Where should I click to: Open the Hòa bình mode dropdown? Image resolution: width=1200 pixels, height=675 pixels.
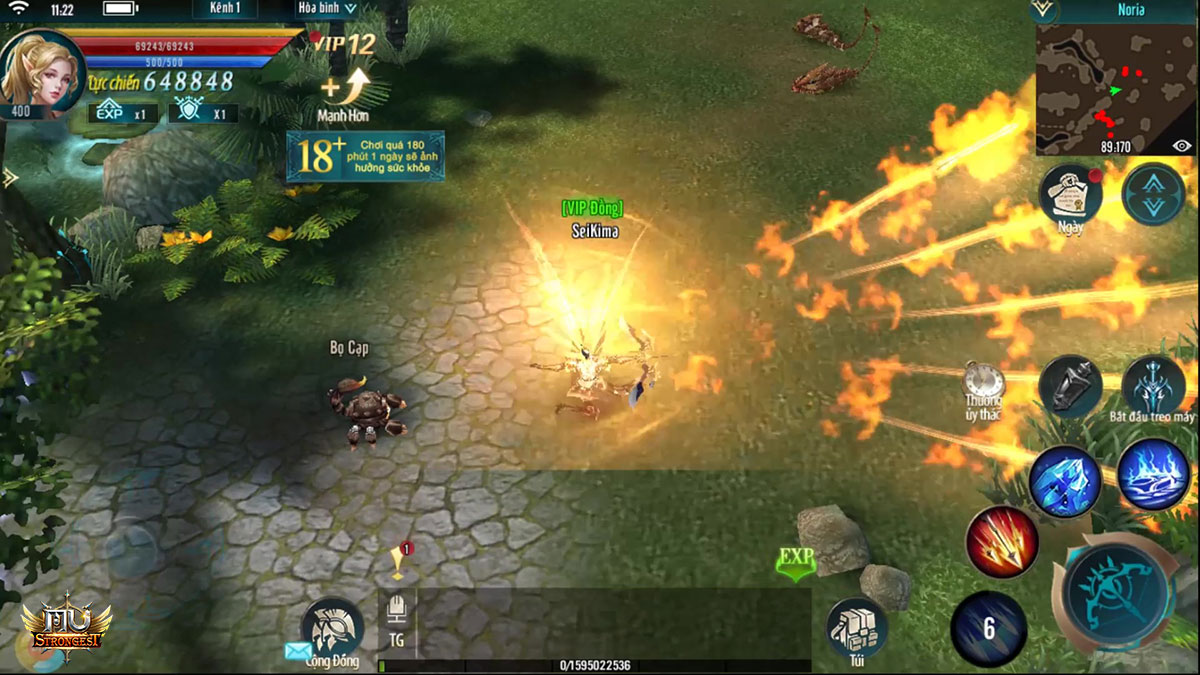[x=327, y=8]
